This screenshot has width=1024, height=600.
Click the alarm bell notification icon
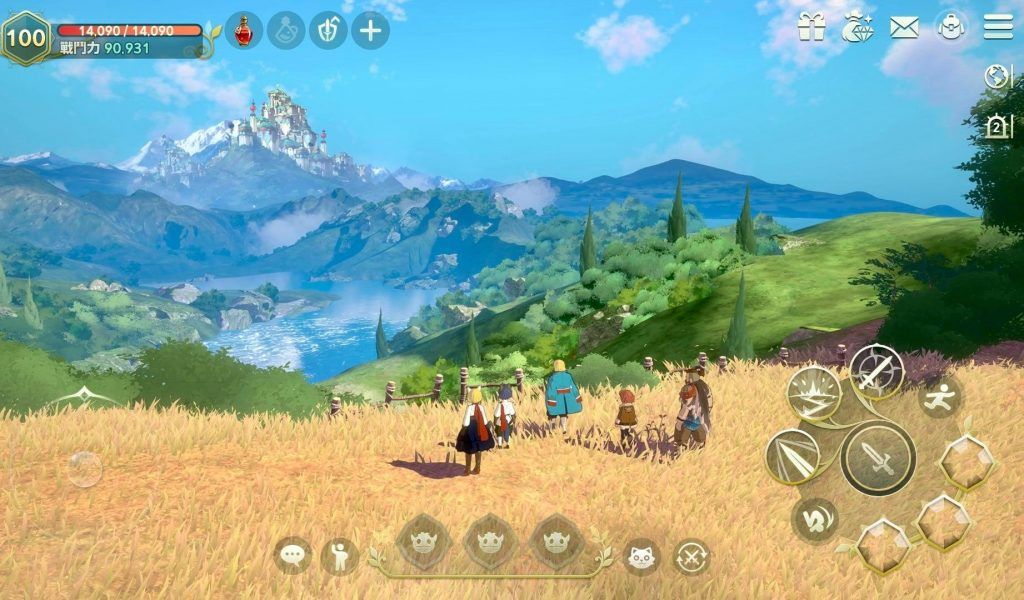(998, 126)
